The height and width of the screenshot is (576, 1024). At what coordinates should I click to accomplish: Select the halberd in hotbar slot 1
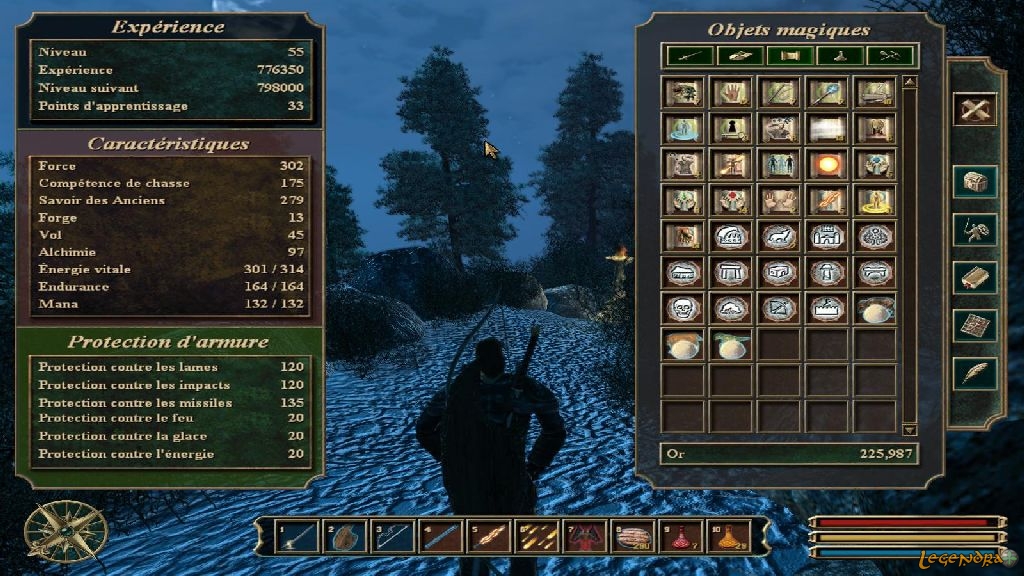pyautogui.click(x=297, y=537)
